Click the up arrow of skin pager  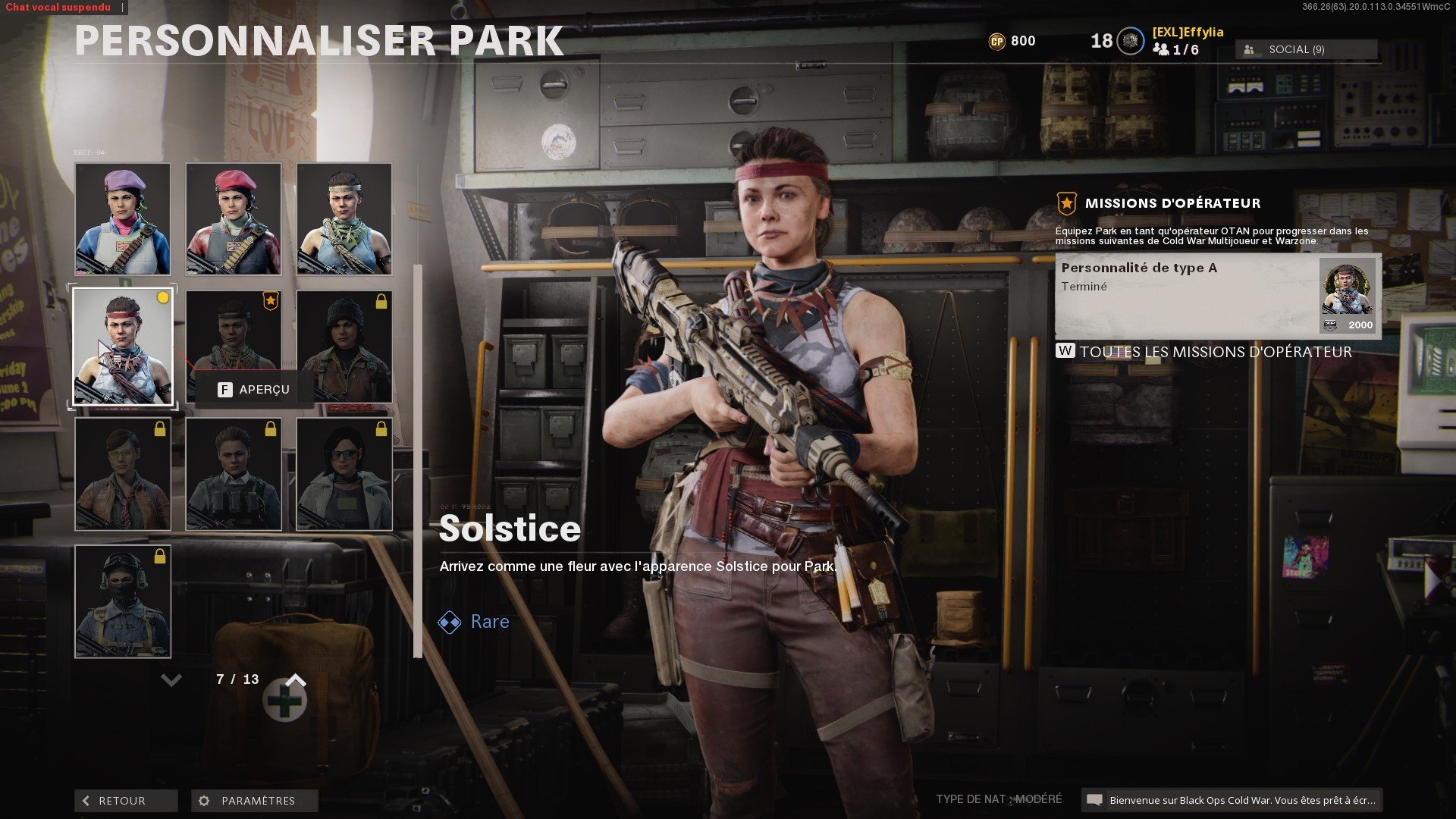pyautogui.click(x=296, y=680)
